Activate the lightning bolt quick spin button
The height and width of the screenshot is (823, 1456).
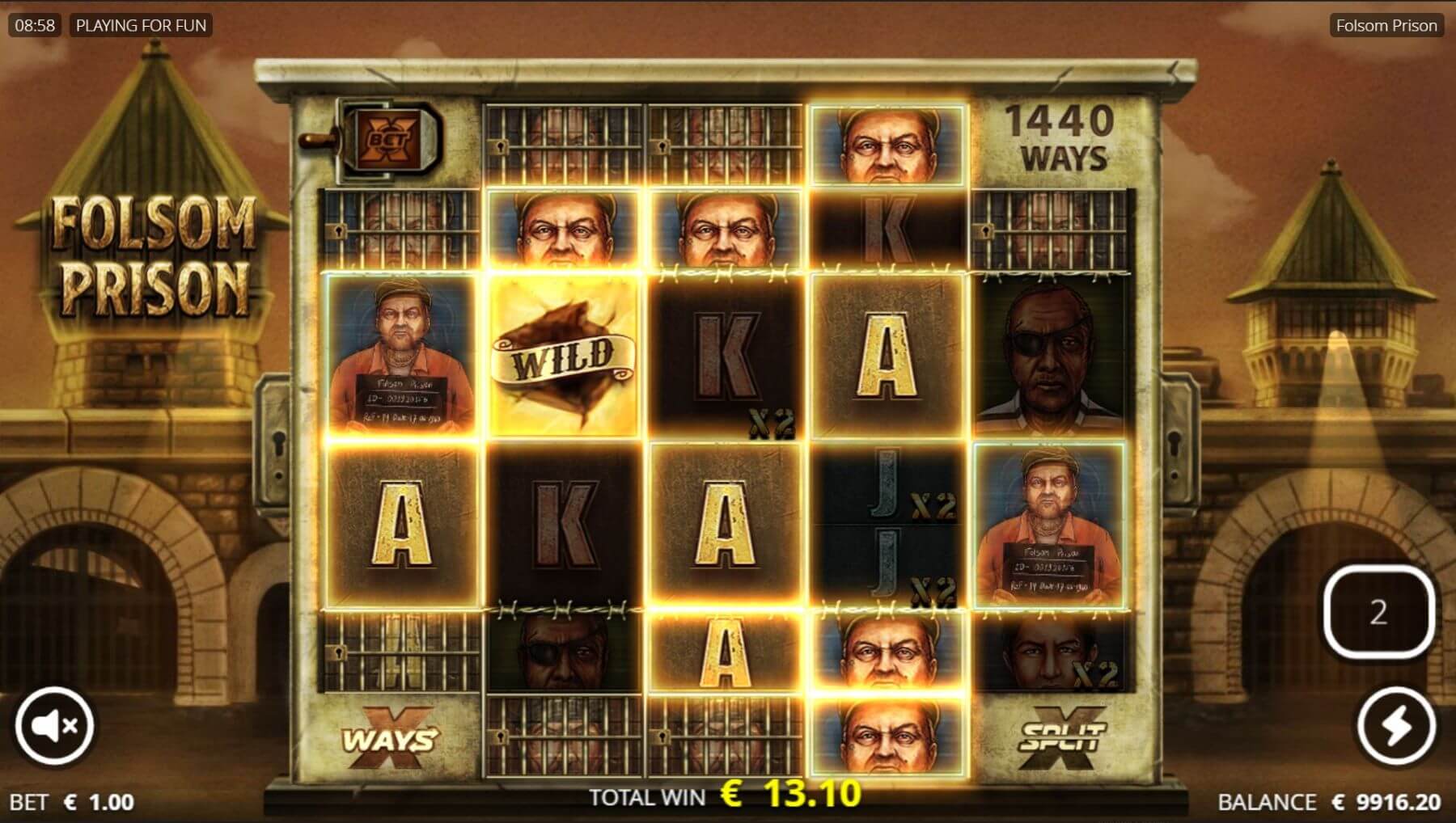tap(1396, 726)
